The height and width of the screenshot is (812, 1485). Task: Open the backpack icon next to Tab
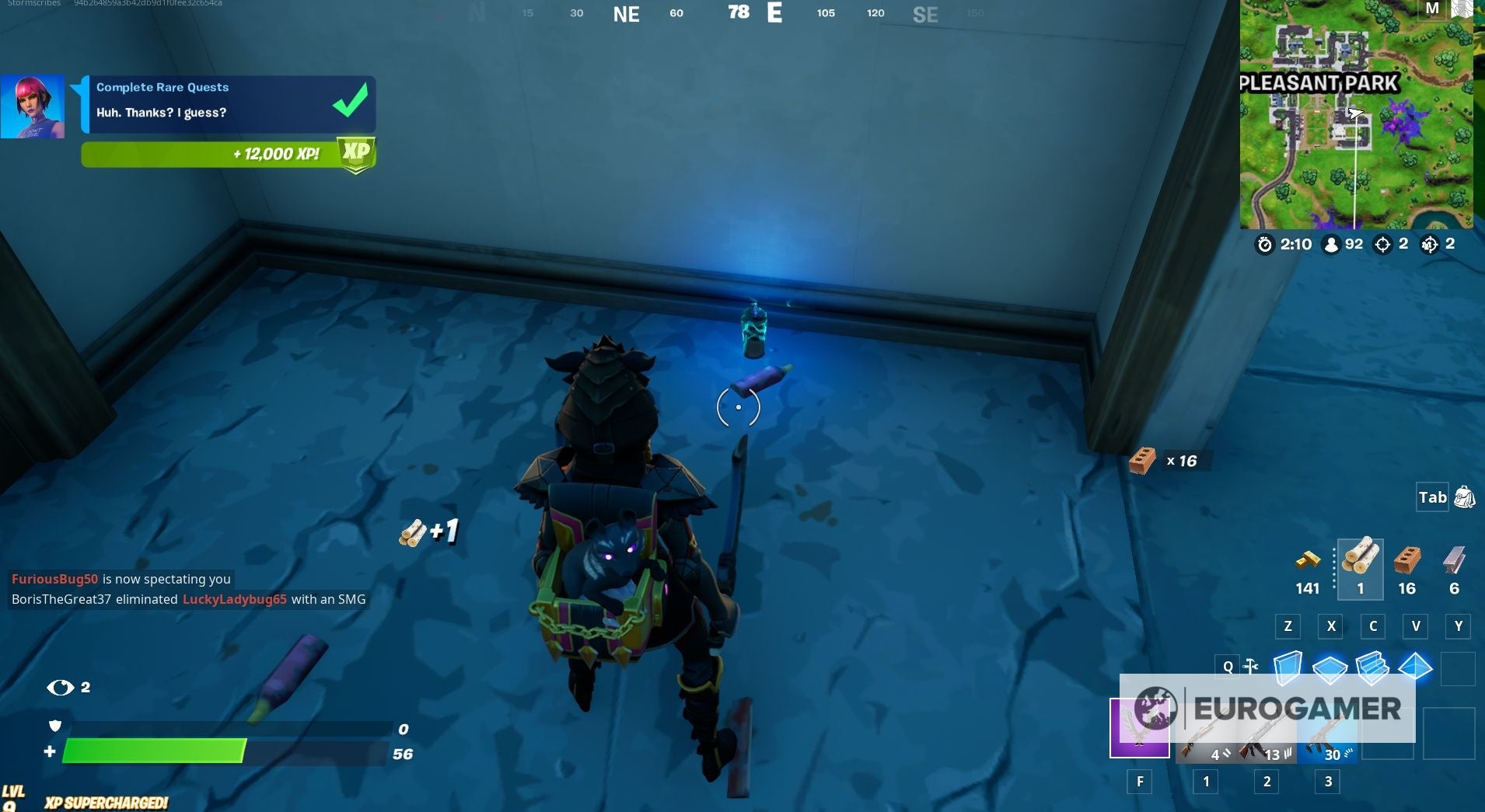[x=1465, y=497]
